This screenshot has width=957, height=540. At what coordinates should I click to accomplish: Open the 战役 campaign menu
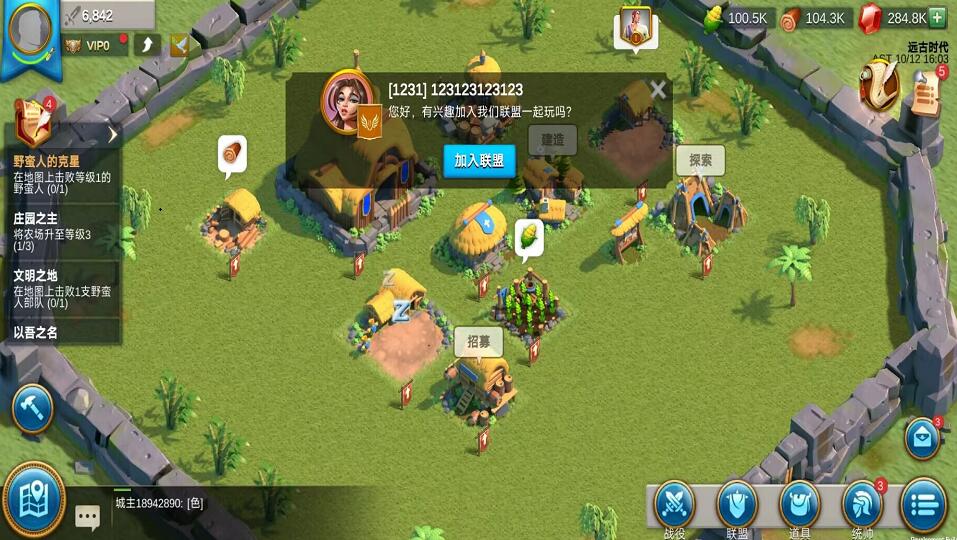pos(675,508)
